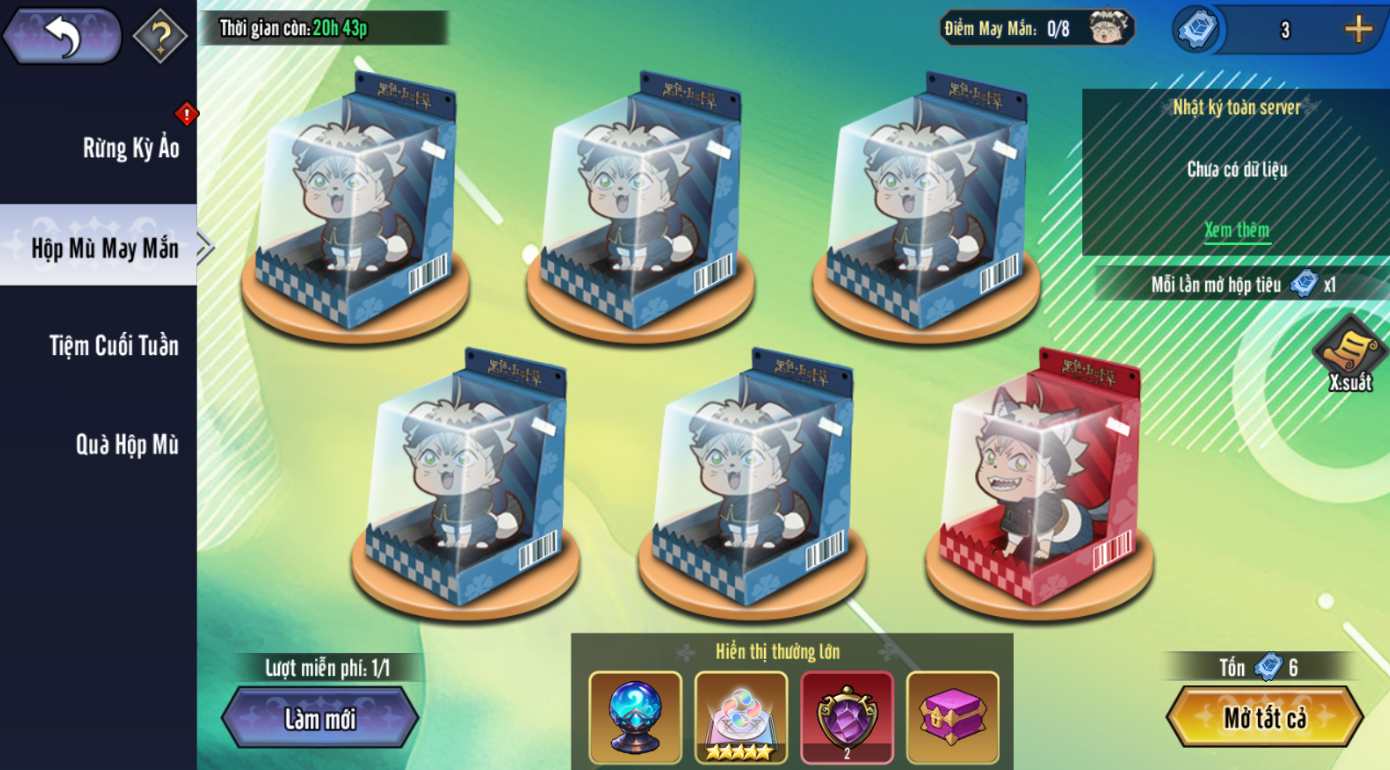Open the red blind box
Viewport: 1390px width, 770px height.
[x=1040, y=480]
